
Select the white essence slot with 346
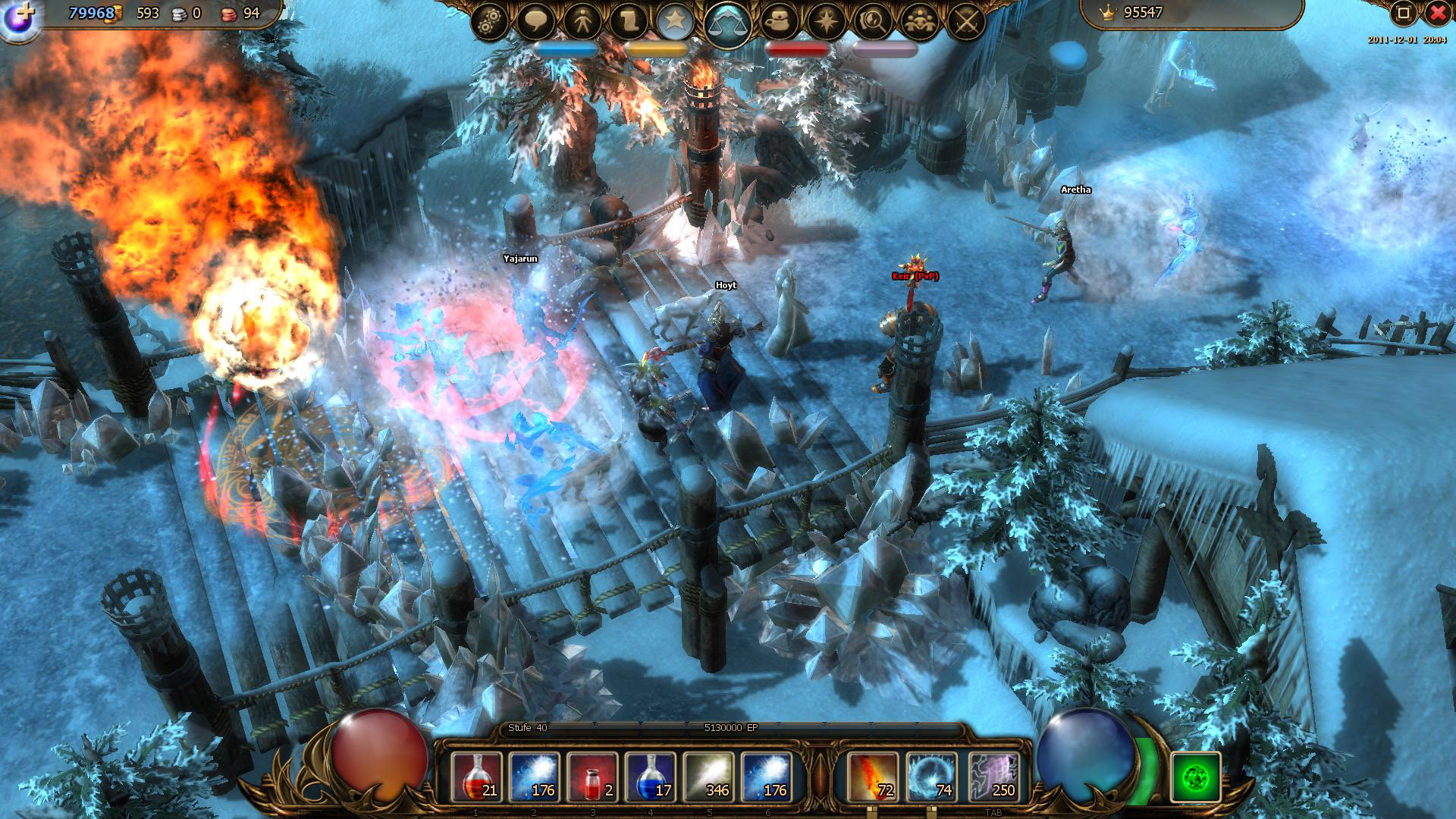tap(709, 777)
